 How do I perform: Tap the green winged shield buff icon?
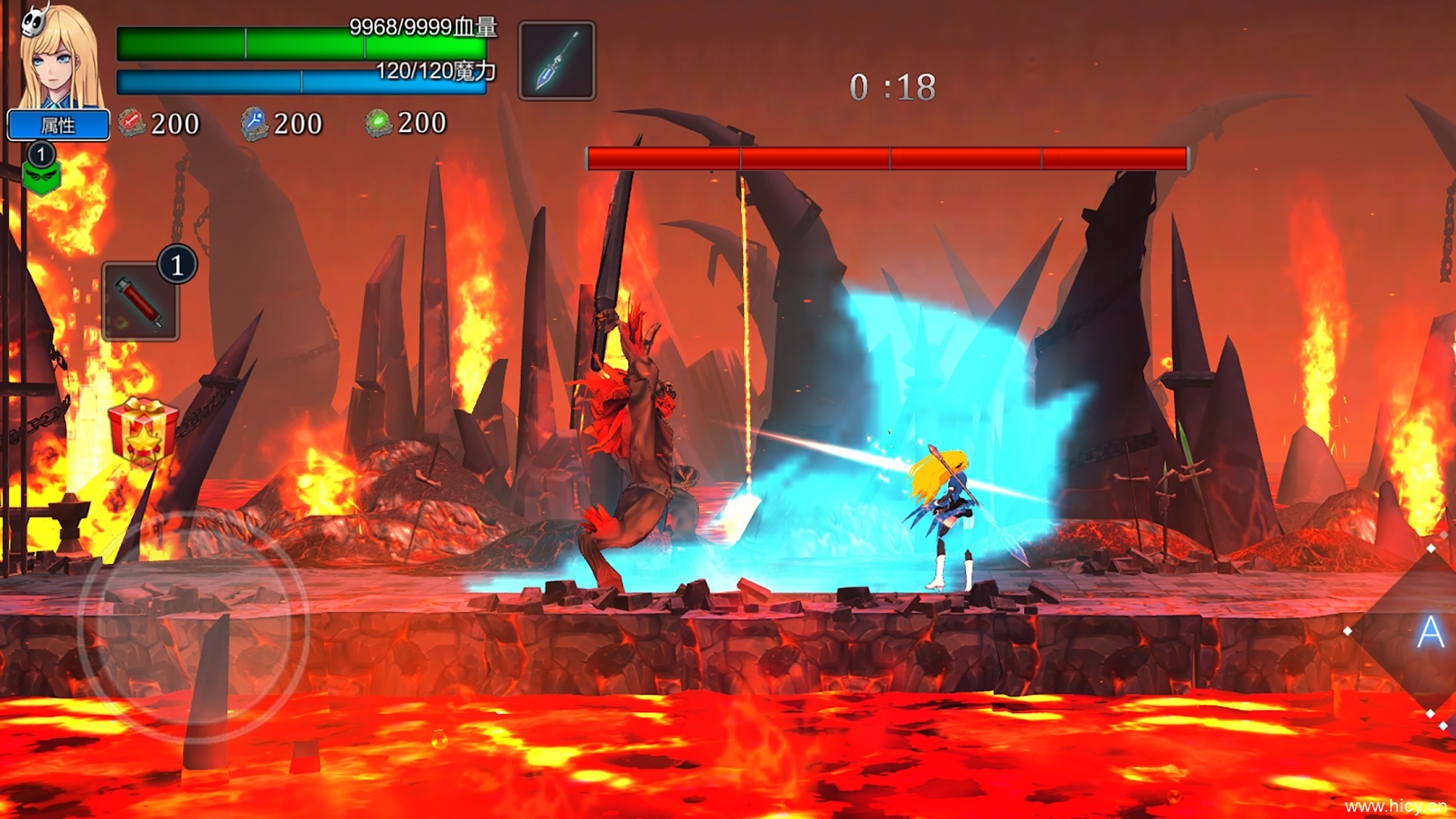coord(41,177)
